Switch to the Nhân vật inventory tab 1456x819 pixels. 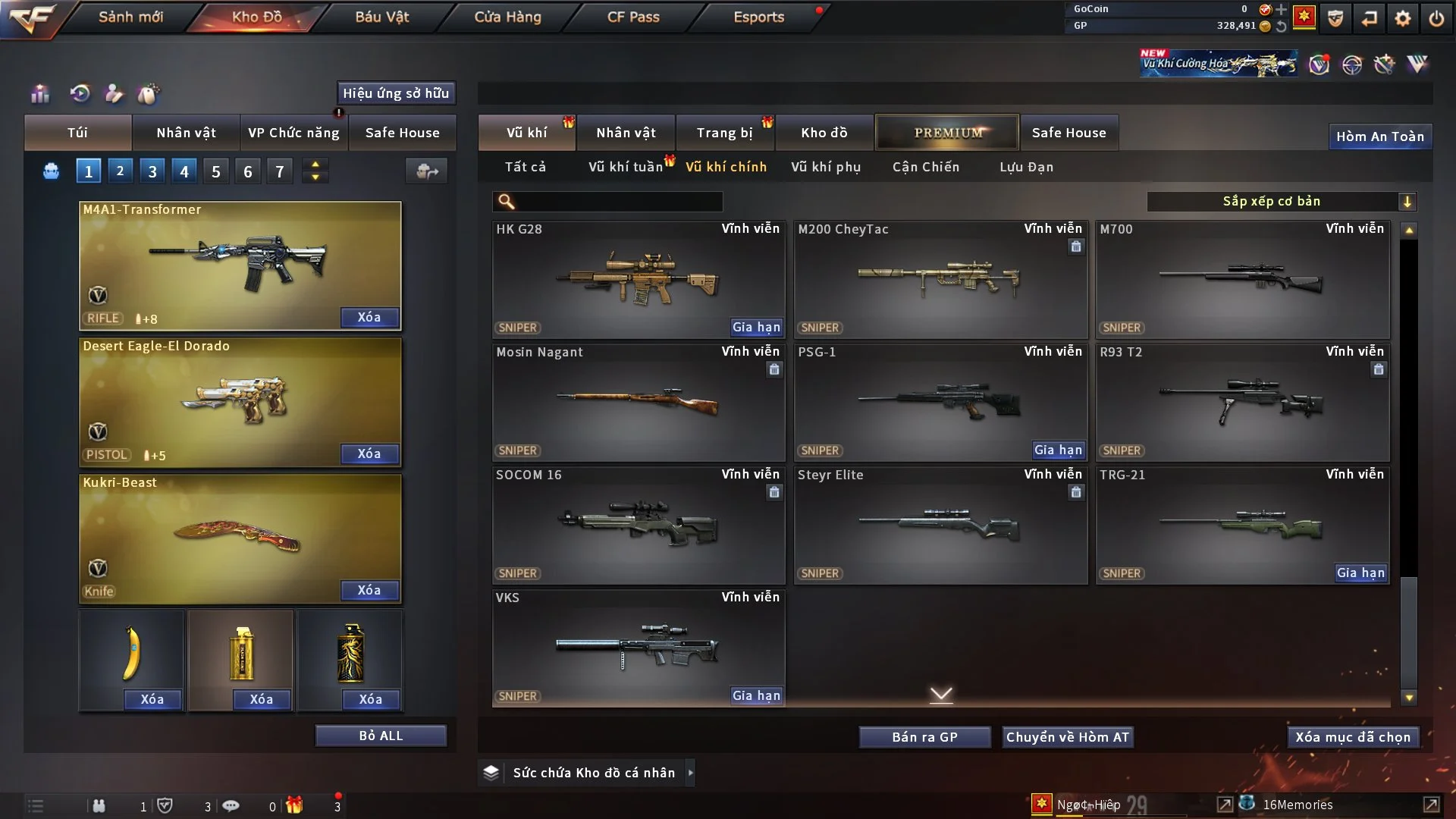pyautogui.click(x=626, y=133)
